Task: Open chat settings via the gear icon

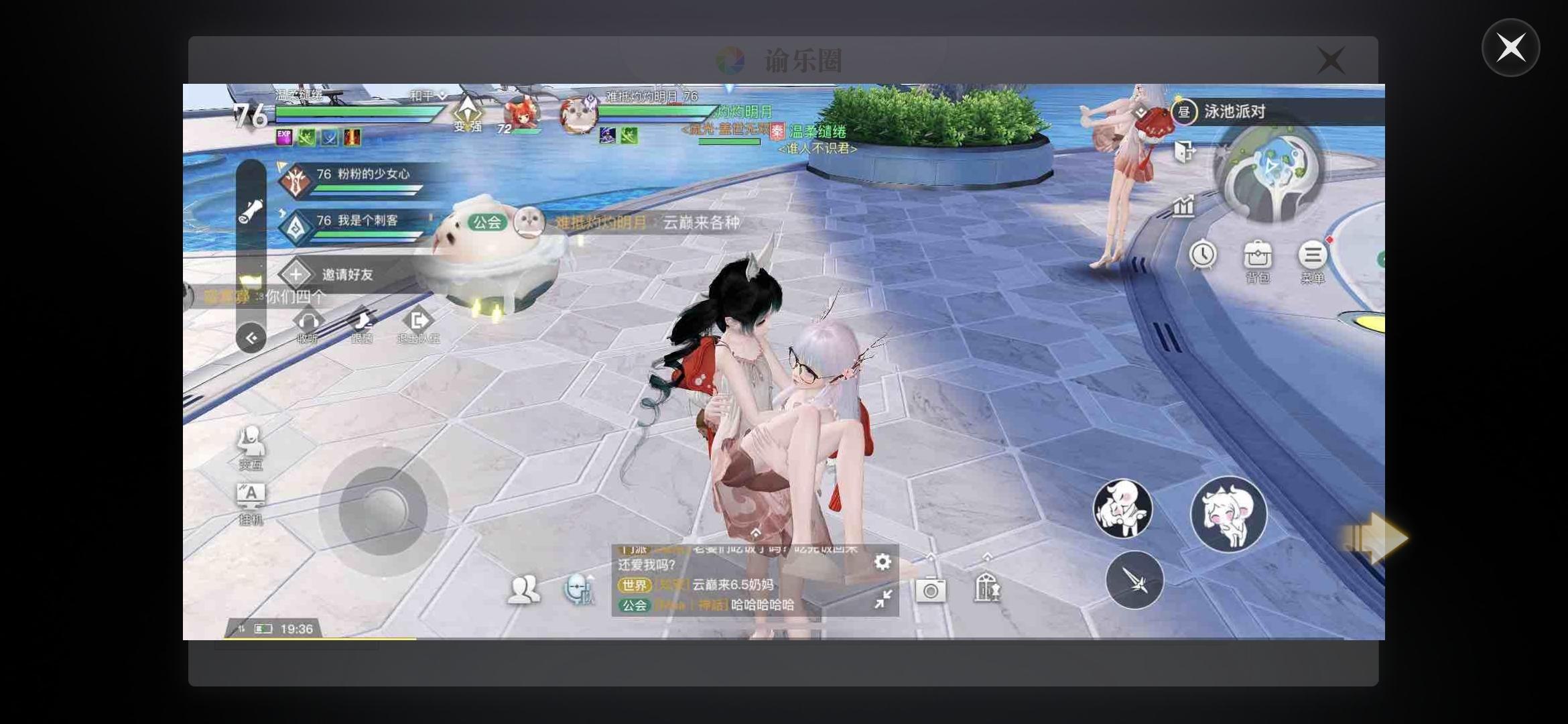Action: [x=883, y=562]
